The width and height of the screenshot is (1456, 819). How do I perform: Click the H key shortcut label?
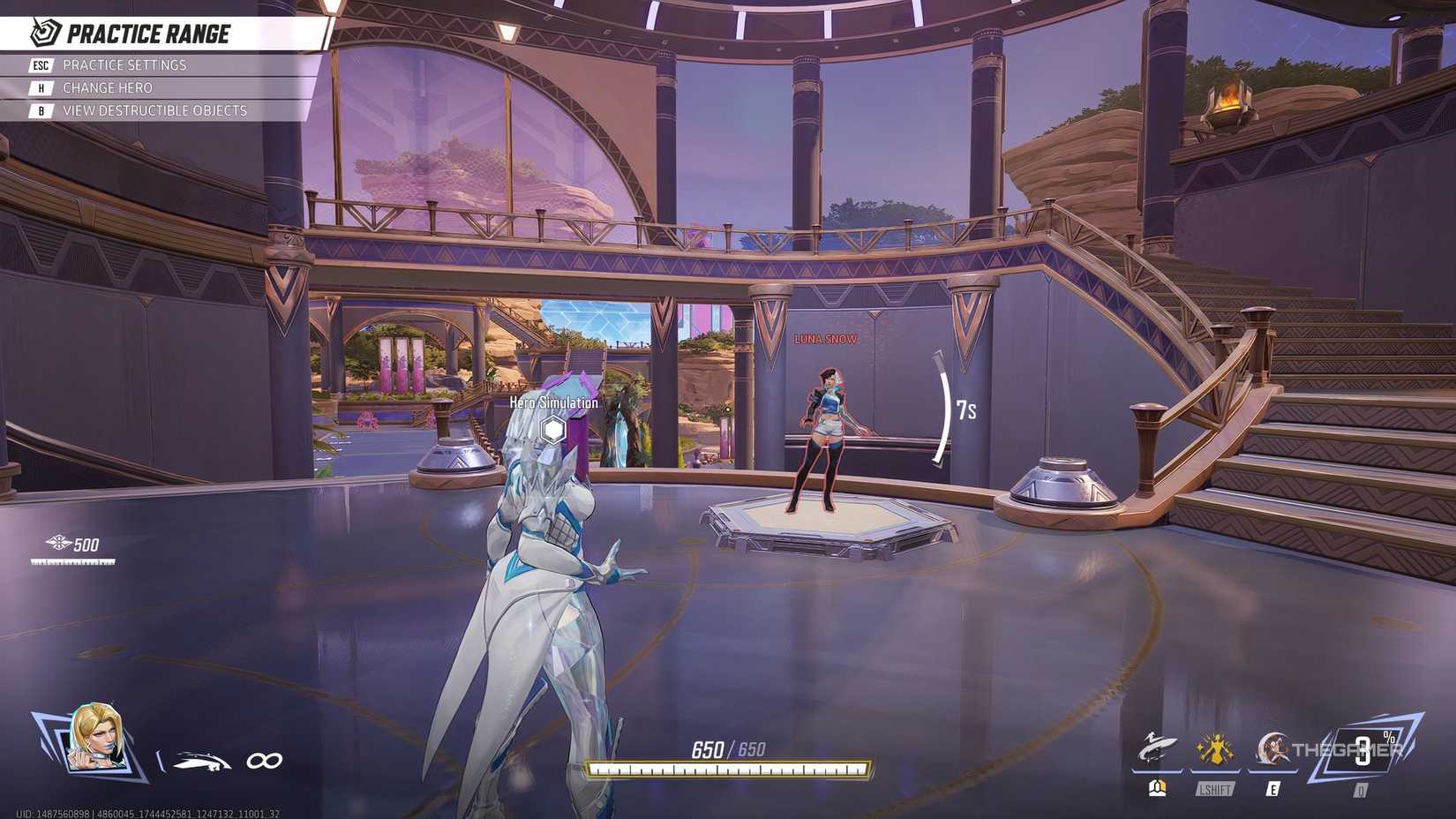click(41, 87)
